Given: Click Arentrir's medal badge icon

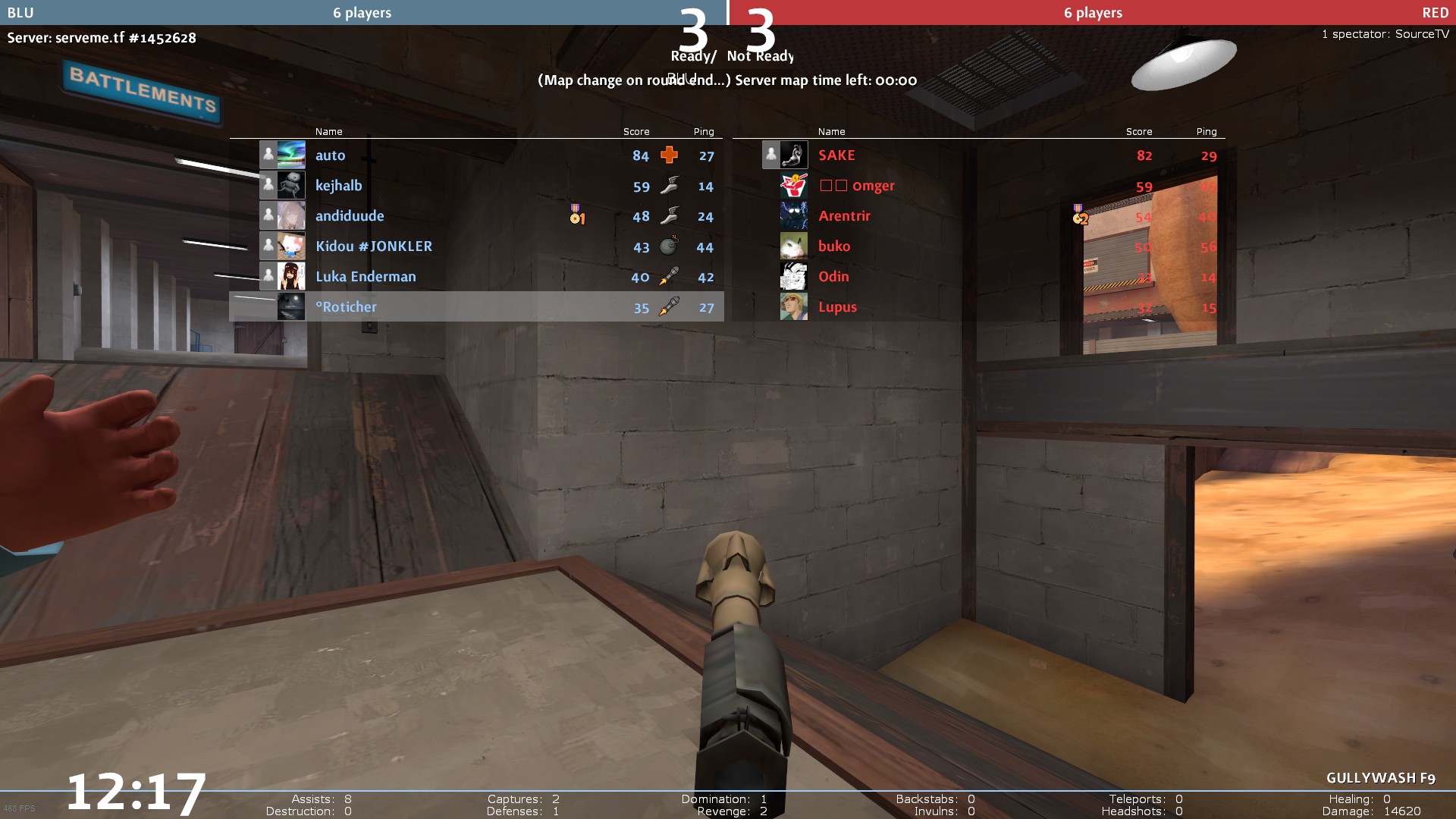Looking at the screenshot, I should click(1080, 215).
